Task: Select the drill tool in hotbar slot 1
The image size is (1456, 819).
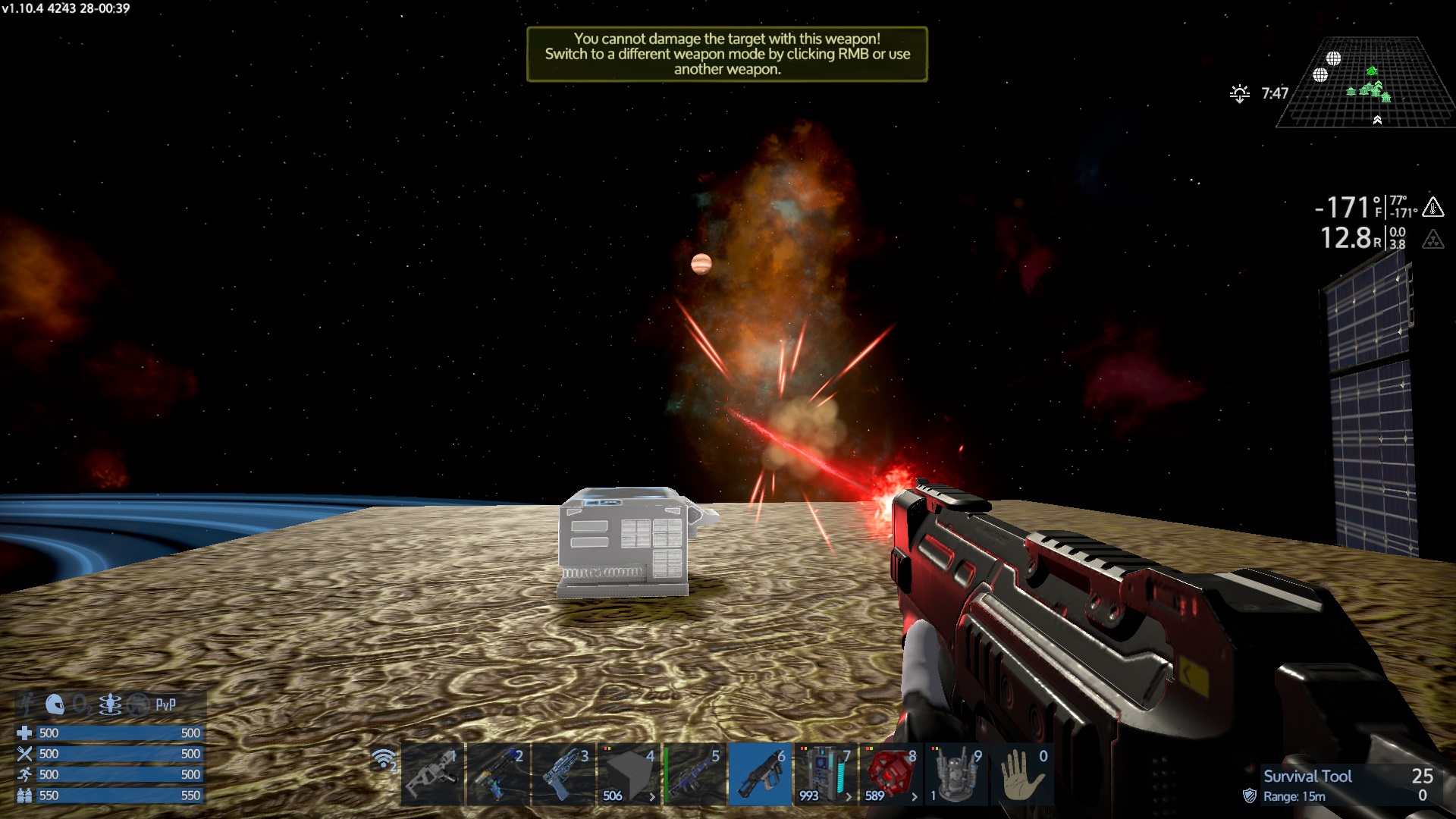Action: pos(432,775)
